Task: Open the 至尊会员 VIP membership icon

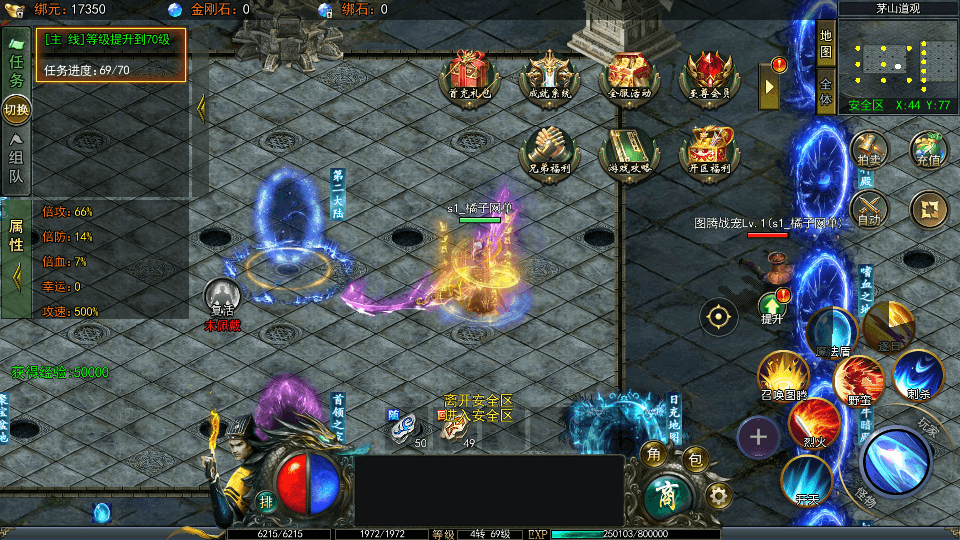Action: tap(709, 75)
